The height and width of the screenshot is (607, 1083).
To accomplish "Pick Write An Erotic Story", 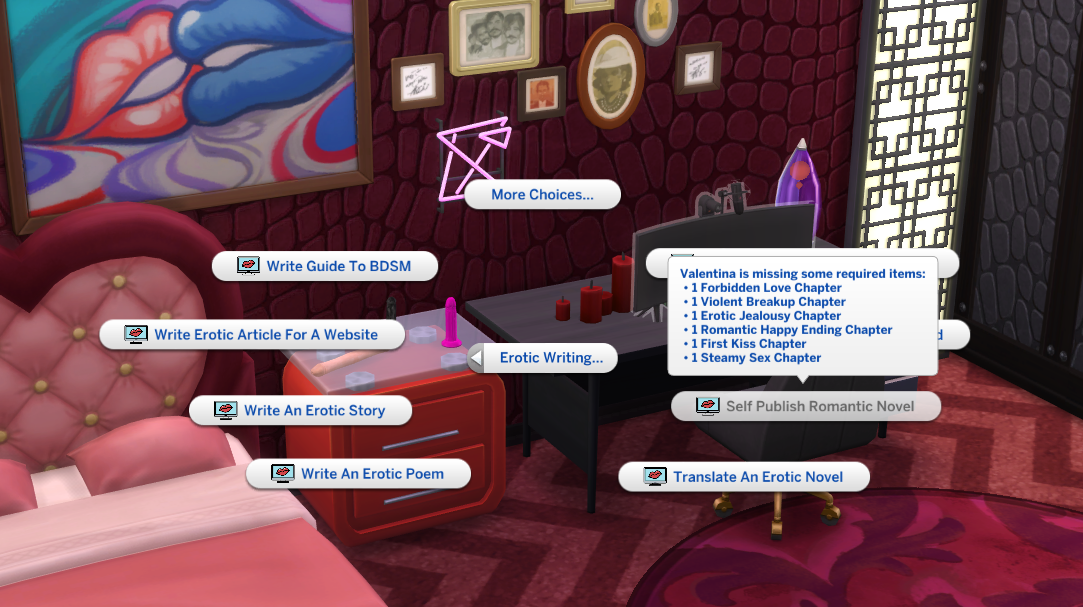I will coord(301,410).
